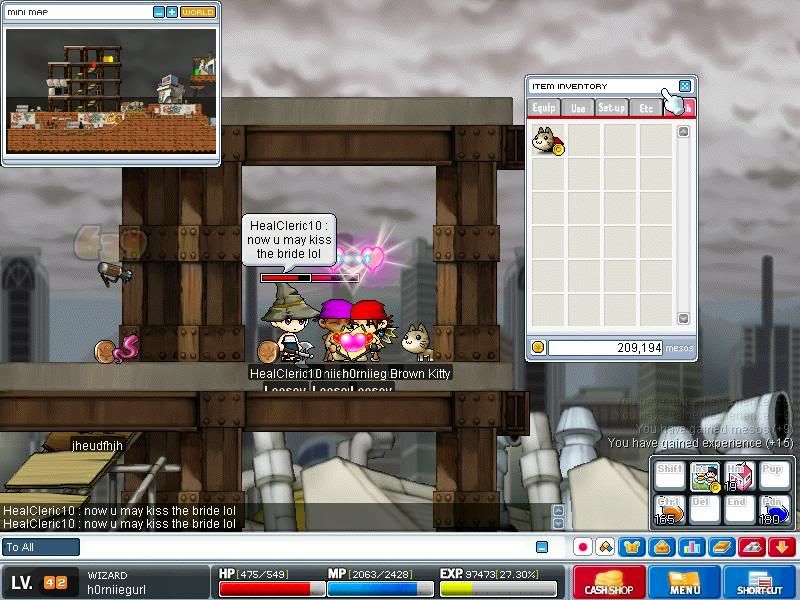Click the red dot chat bar icon

[x=582, y=547]
